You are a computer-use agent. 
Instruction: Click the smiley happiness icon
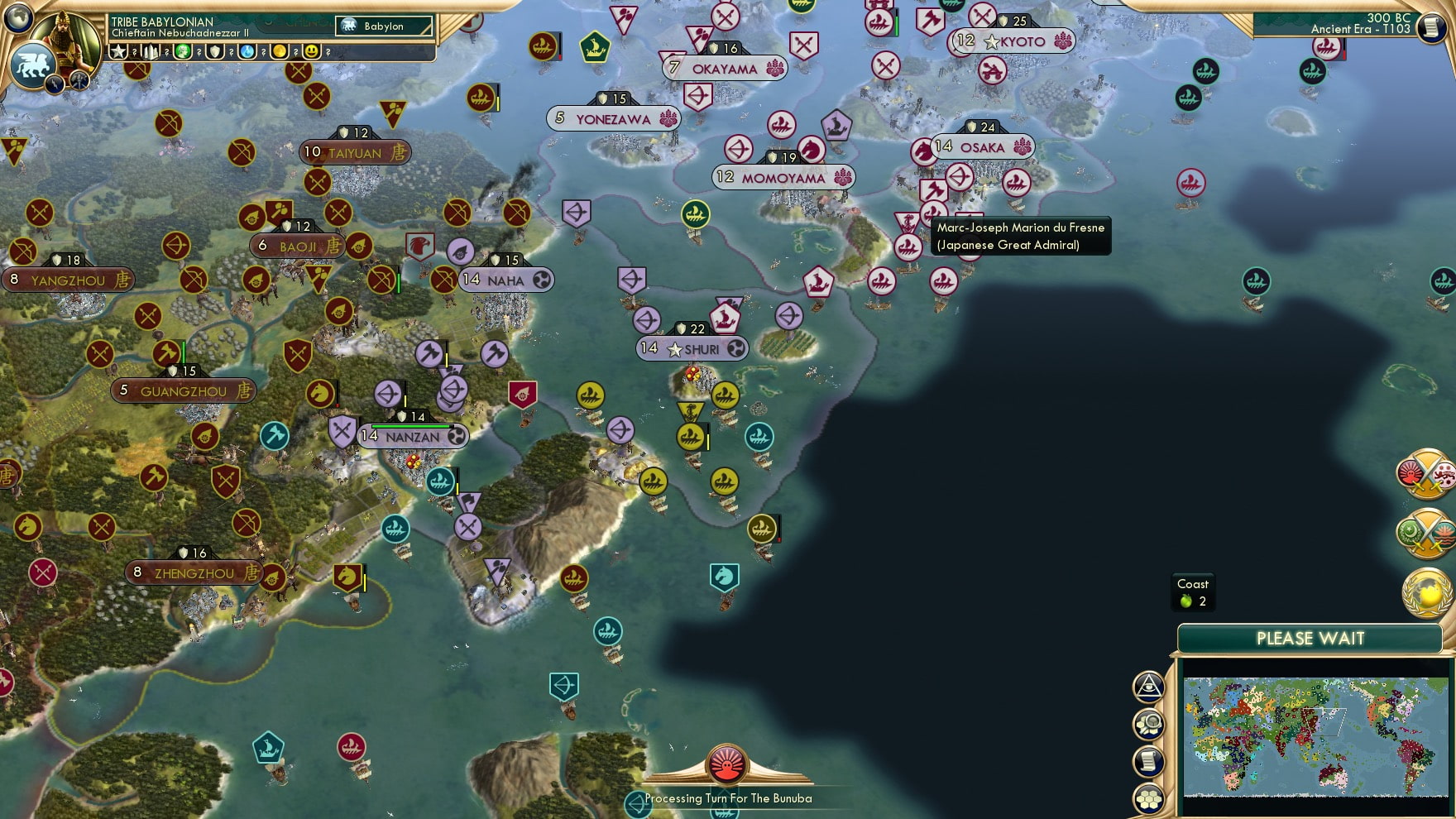tap(310, 52)
